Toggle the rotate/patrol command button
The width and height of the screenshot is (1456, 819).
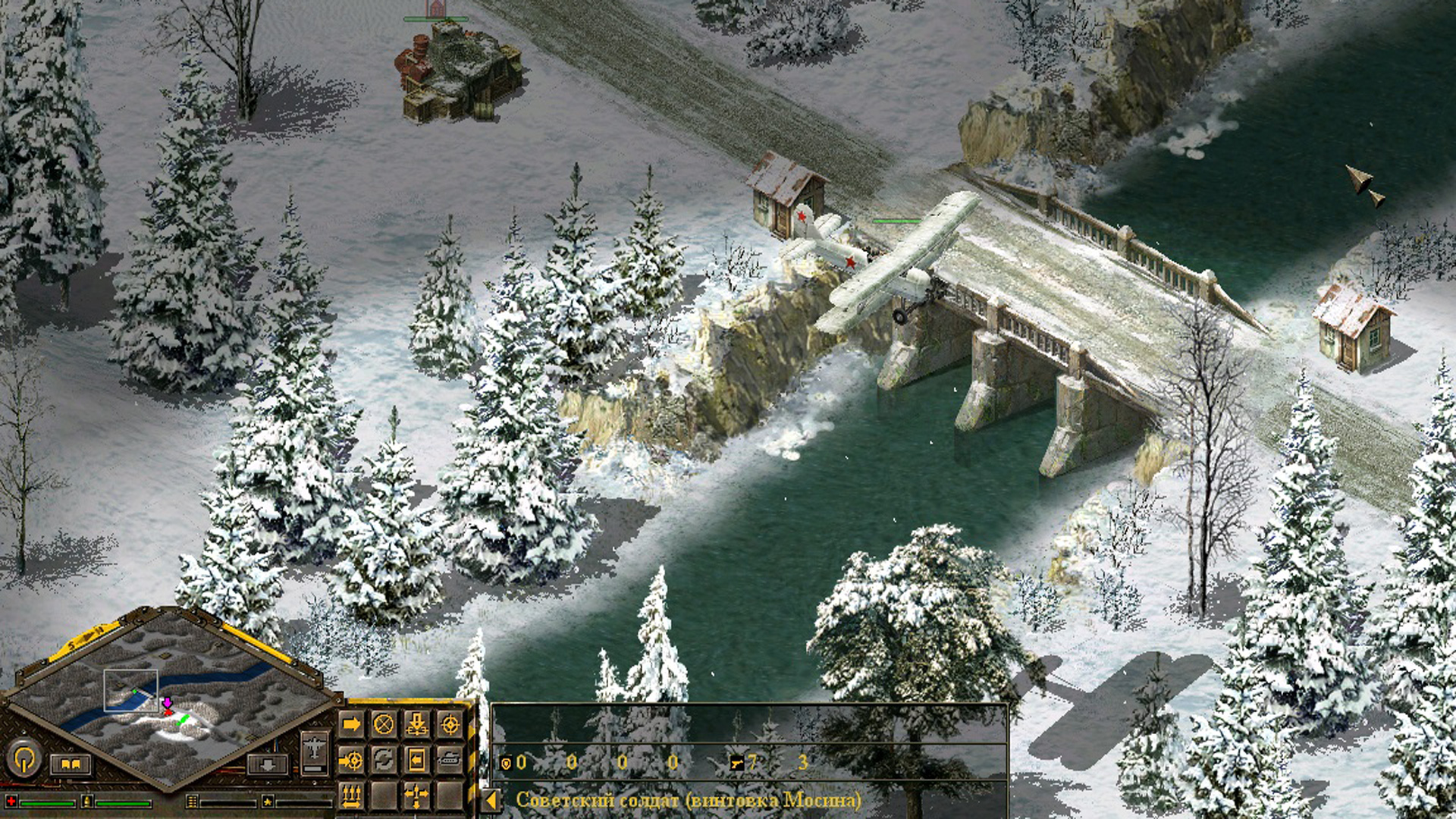point(383,758)
